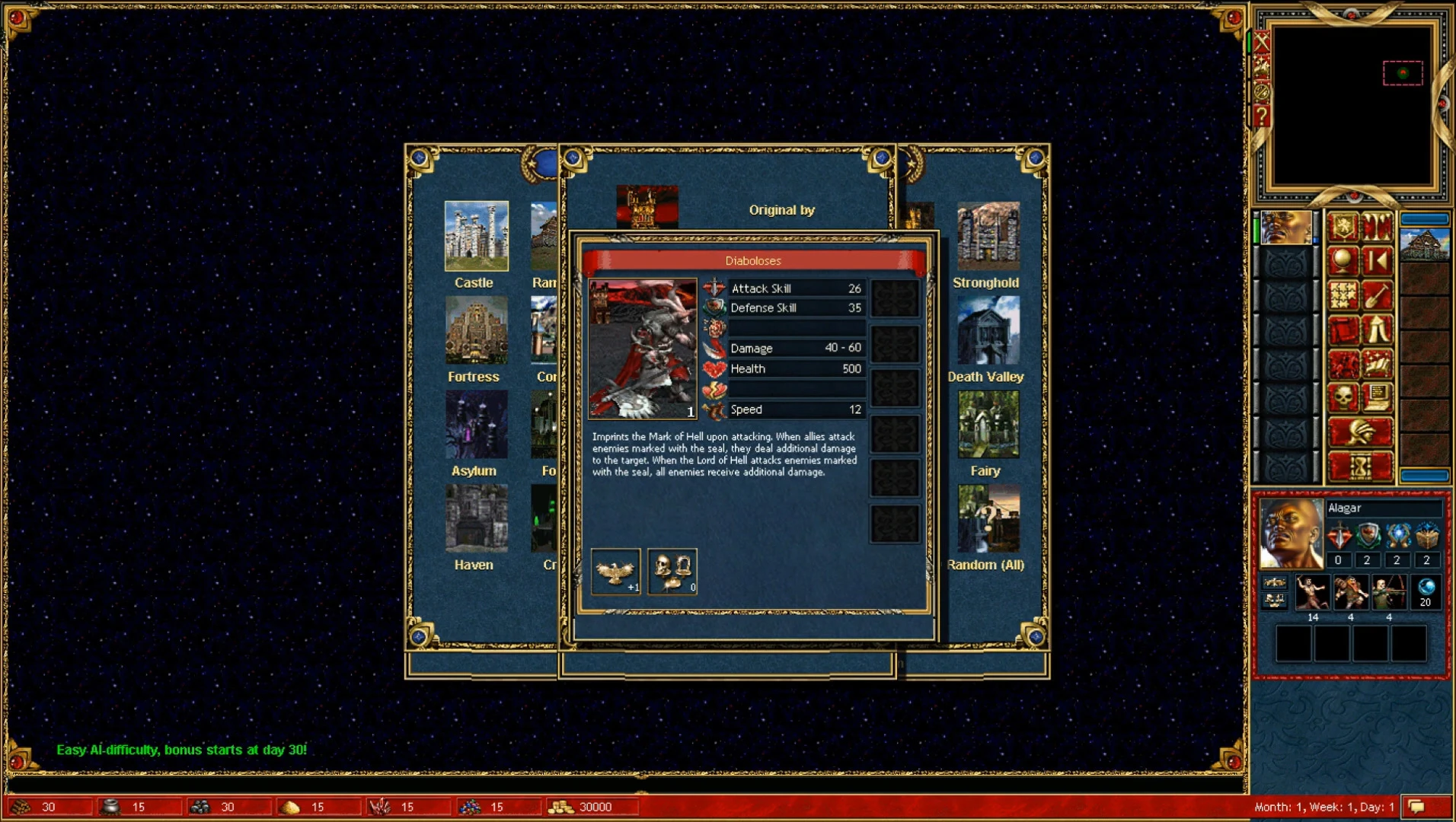Click the skulls counter button below the creature stats

click(x=672, y=572)
